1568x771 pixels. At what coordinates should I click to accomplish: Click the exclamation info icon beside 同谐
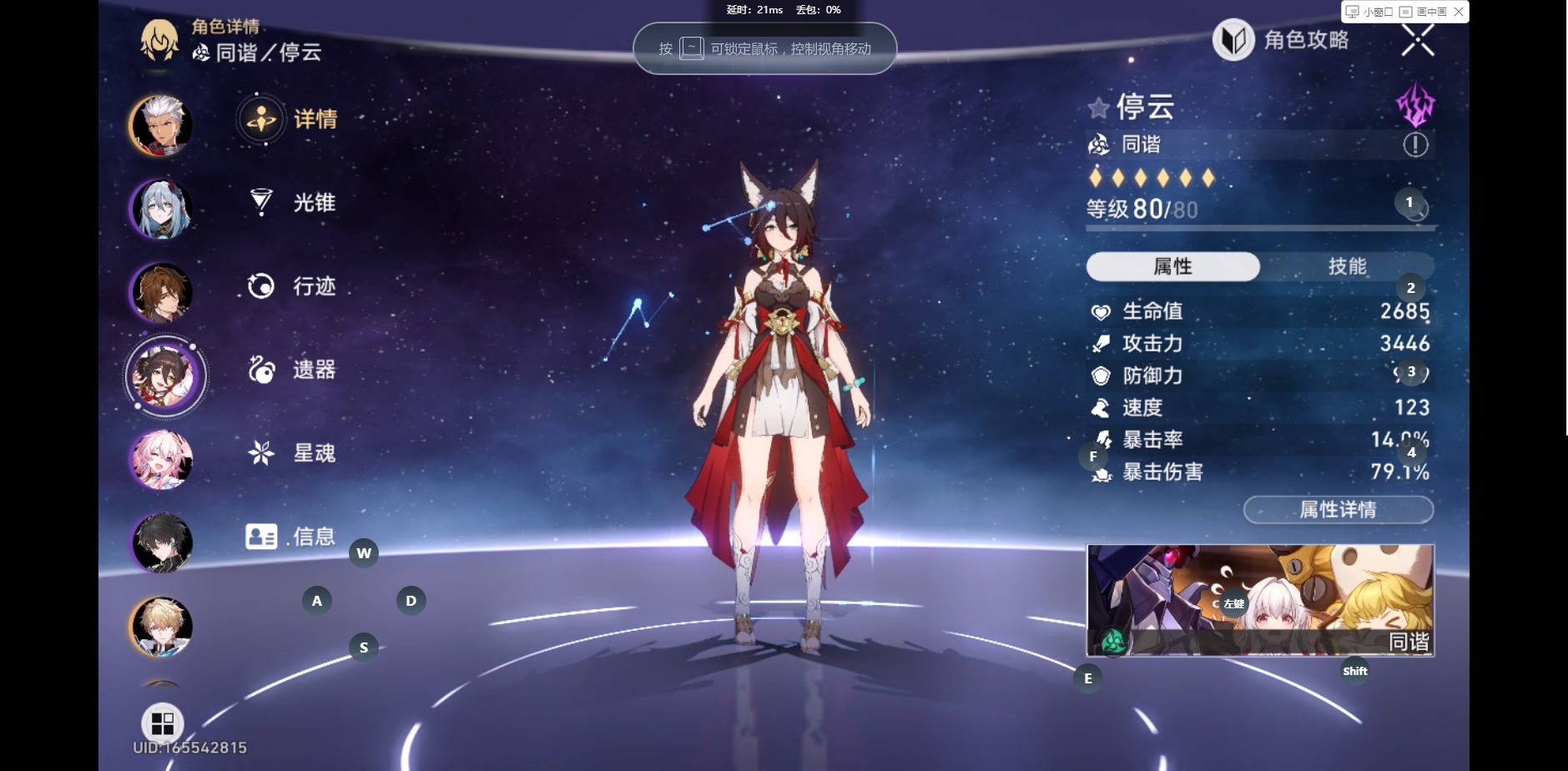(1415, 145)
